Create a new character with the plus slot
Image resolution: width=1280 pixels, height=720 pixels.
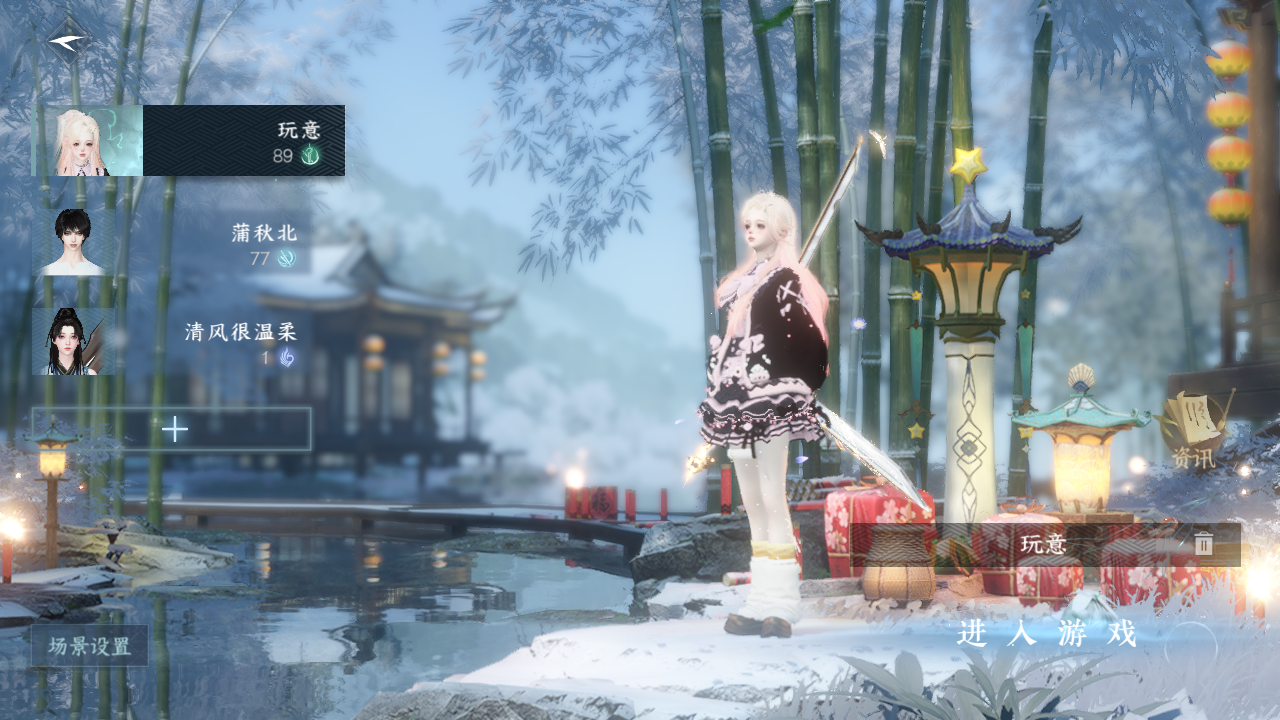point(172,429)
